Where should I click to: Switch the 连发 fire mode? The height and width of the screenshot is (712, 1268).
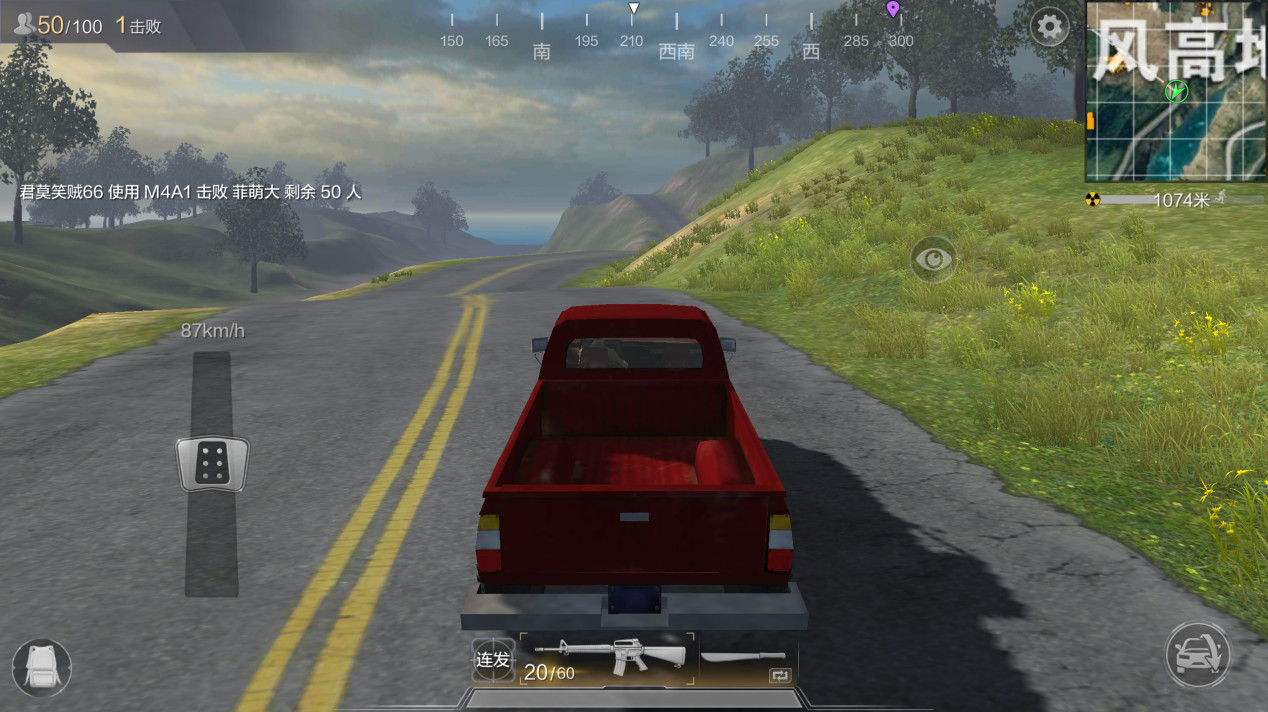click(493, 660)
